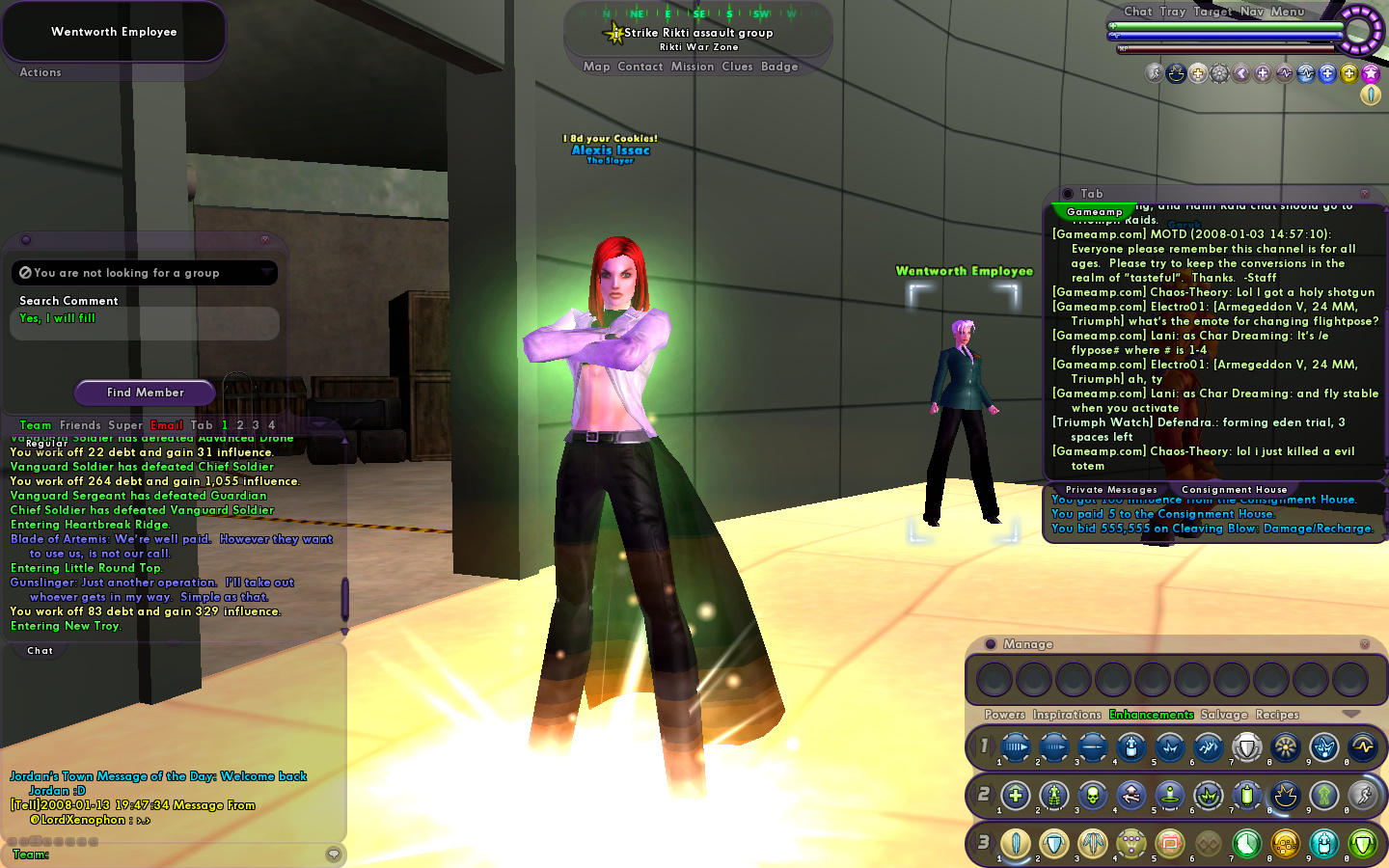The height and width of the screenshot is (868, 1389).
Task: Open the looking for group dropdown
Action: coord(266,273)
